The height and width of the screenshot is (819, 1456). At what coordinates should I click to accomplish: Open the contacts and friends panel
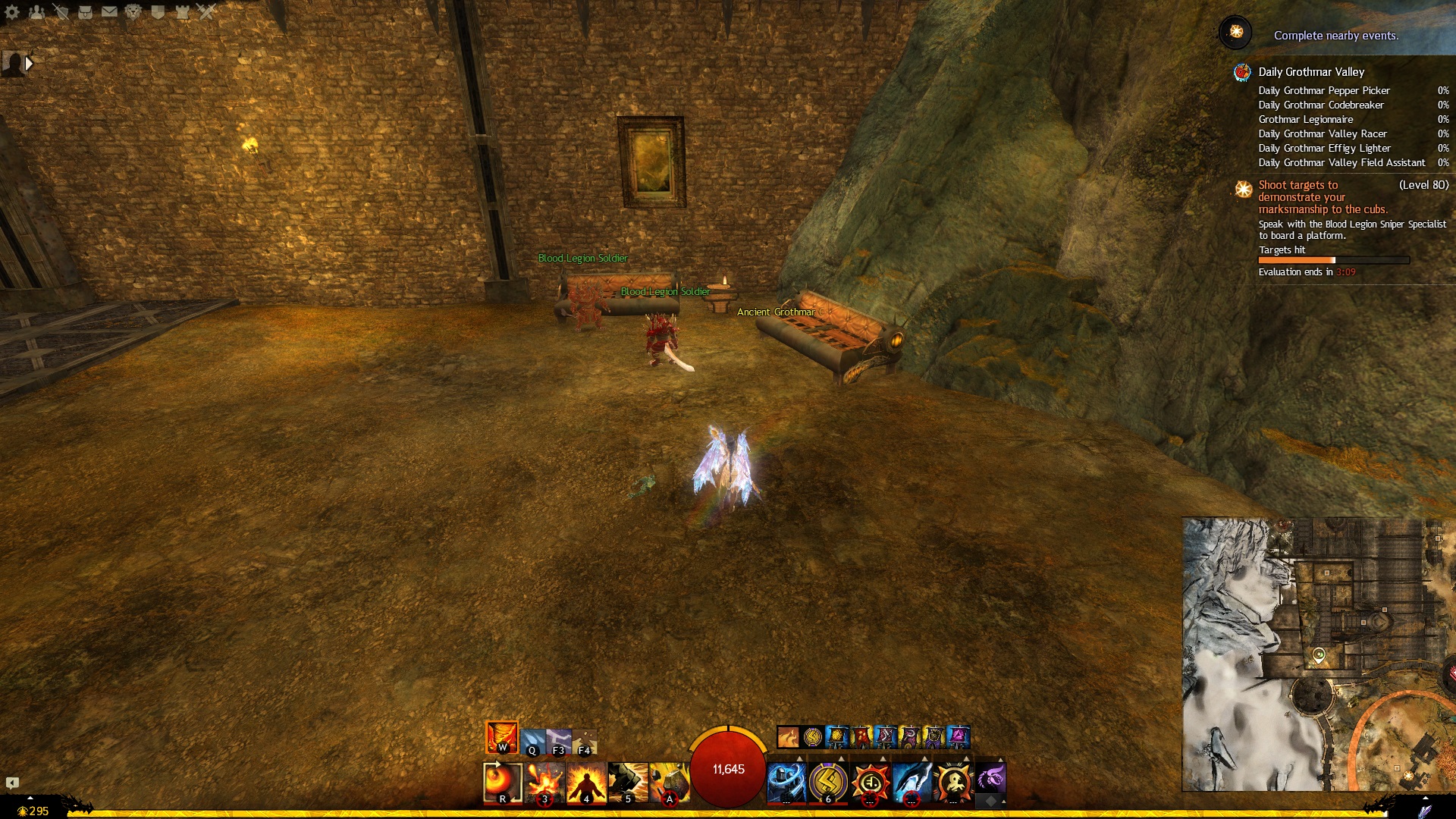click(36, 11)
